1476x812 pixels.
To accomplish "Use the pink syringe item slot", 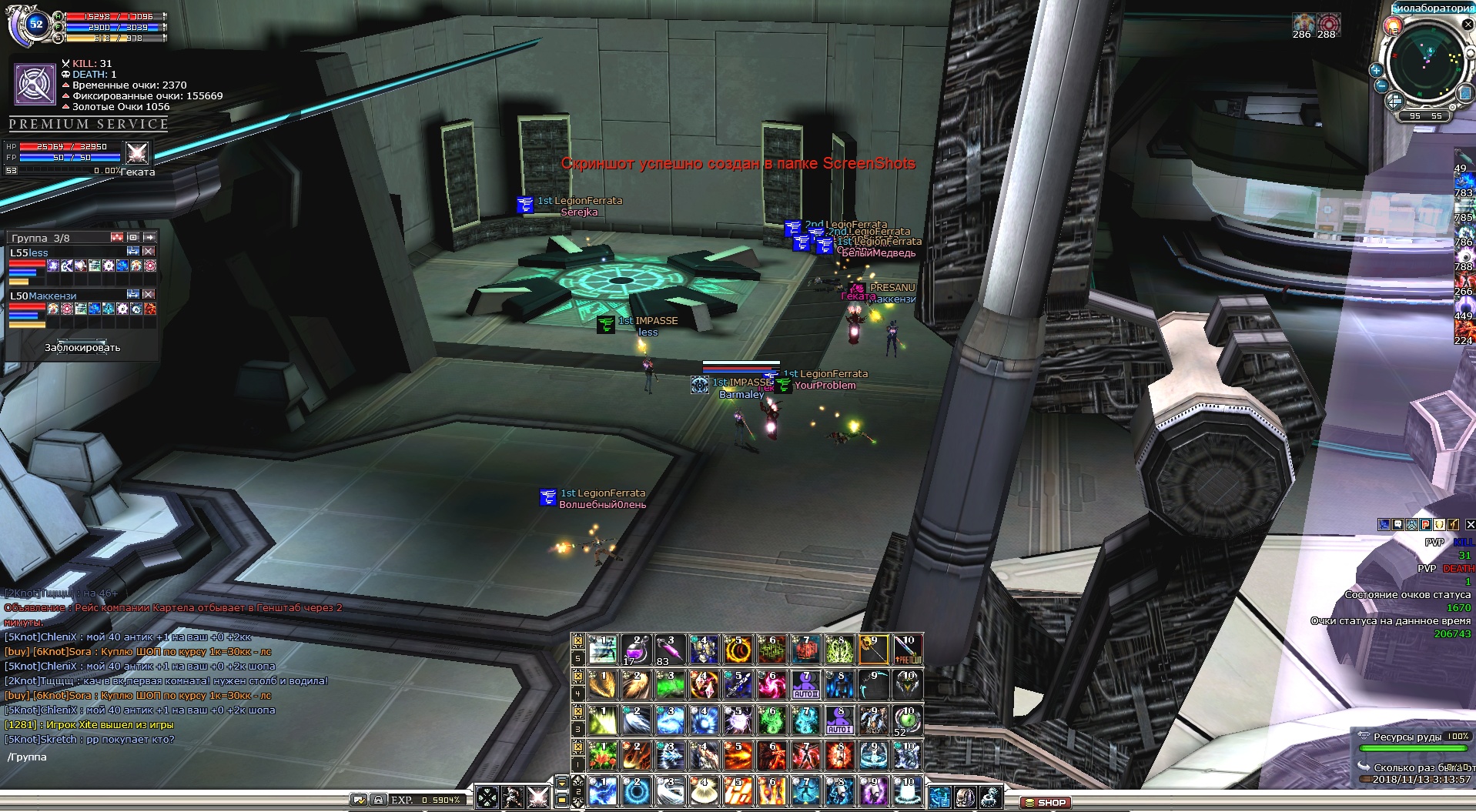I will [x=669, y=650].
